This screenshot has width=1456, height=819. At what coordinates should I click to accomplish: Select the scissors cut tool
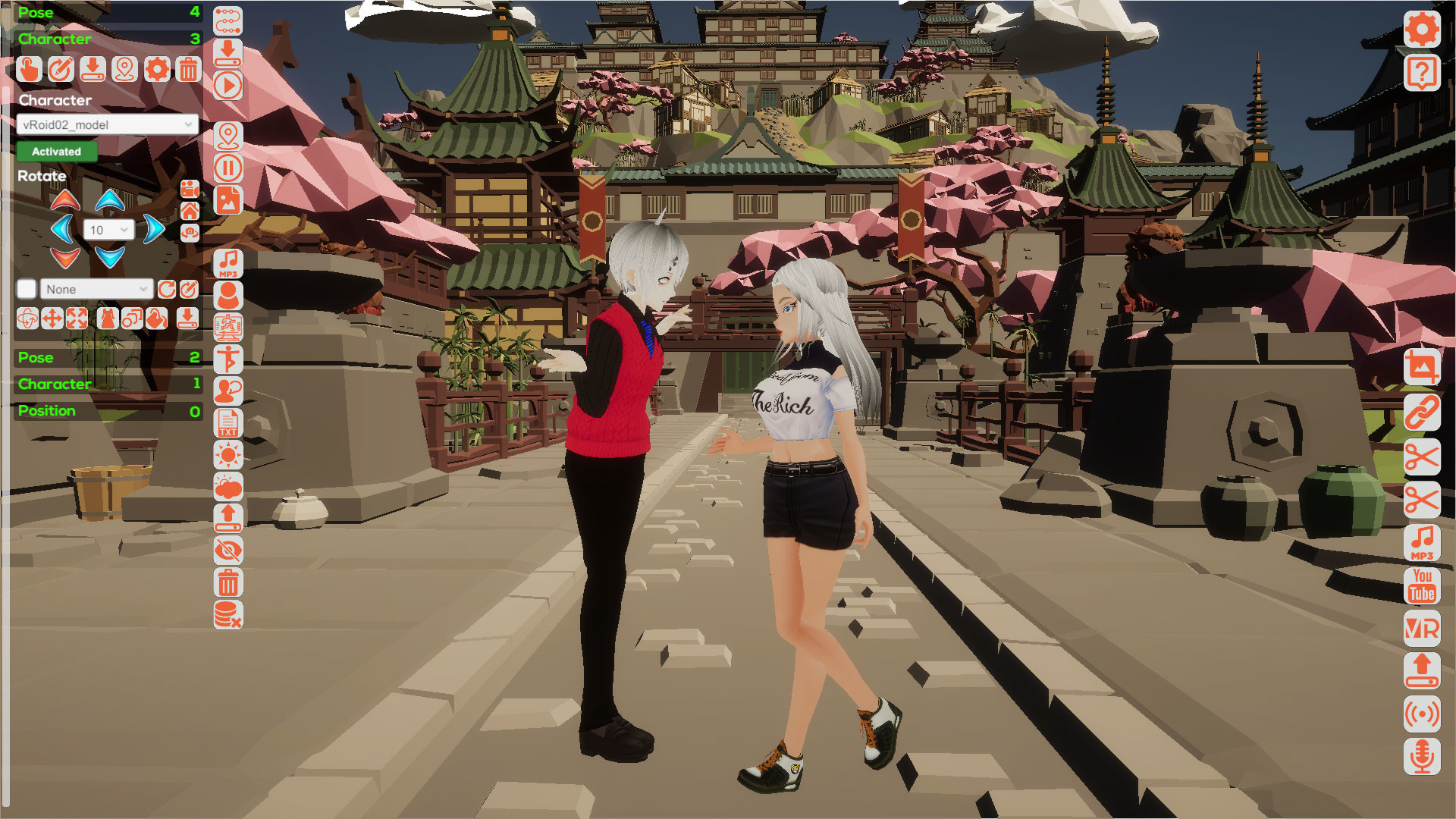1422,457
